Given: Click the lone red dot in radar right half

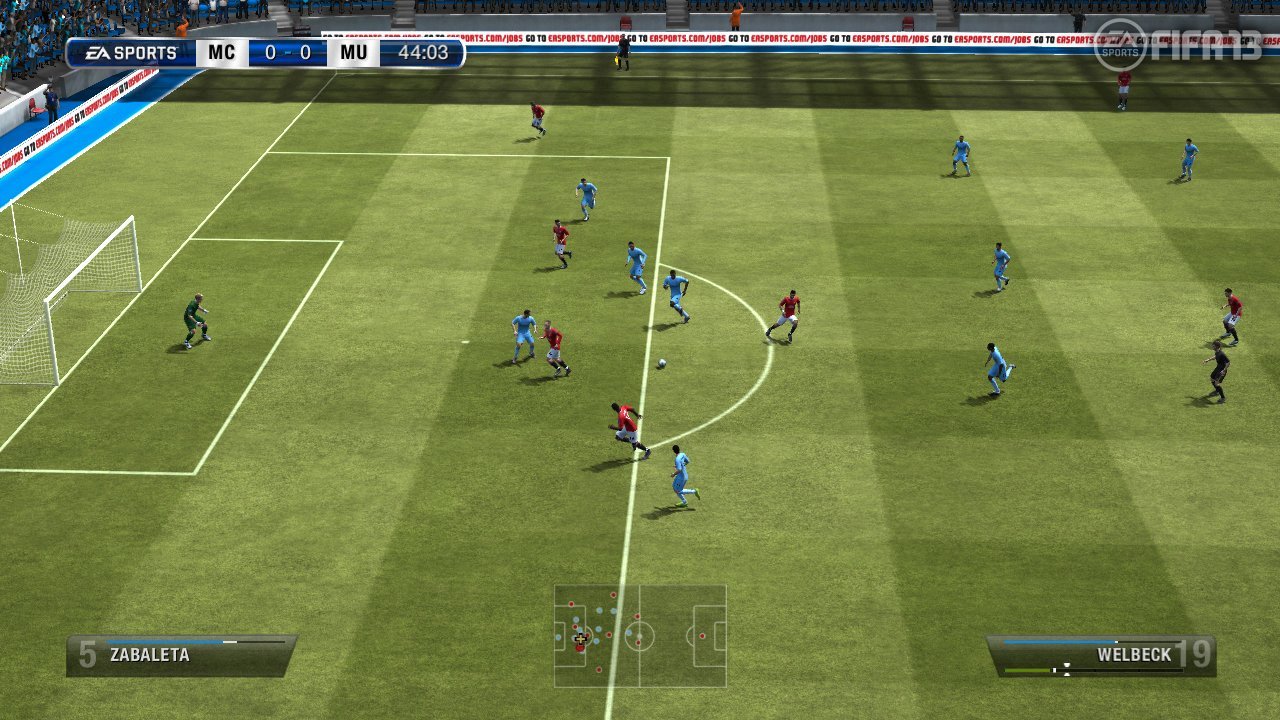Looking at the screenshot, I should (702, 635).
